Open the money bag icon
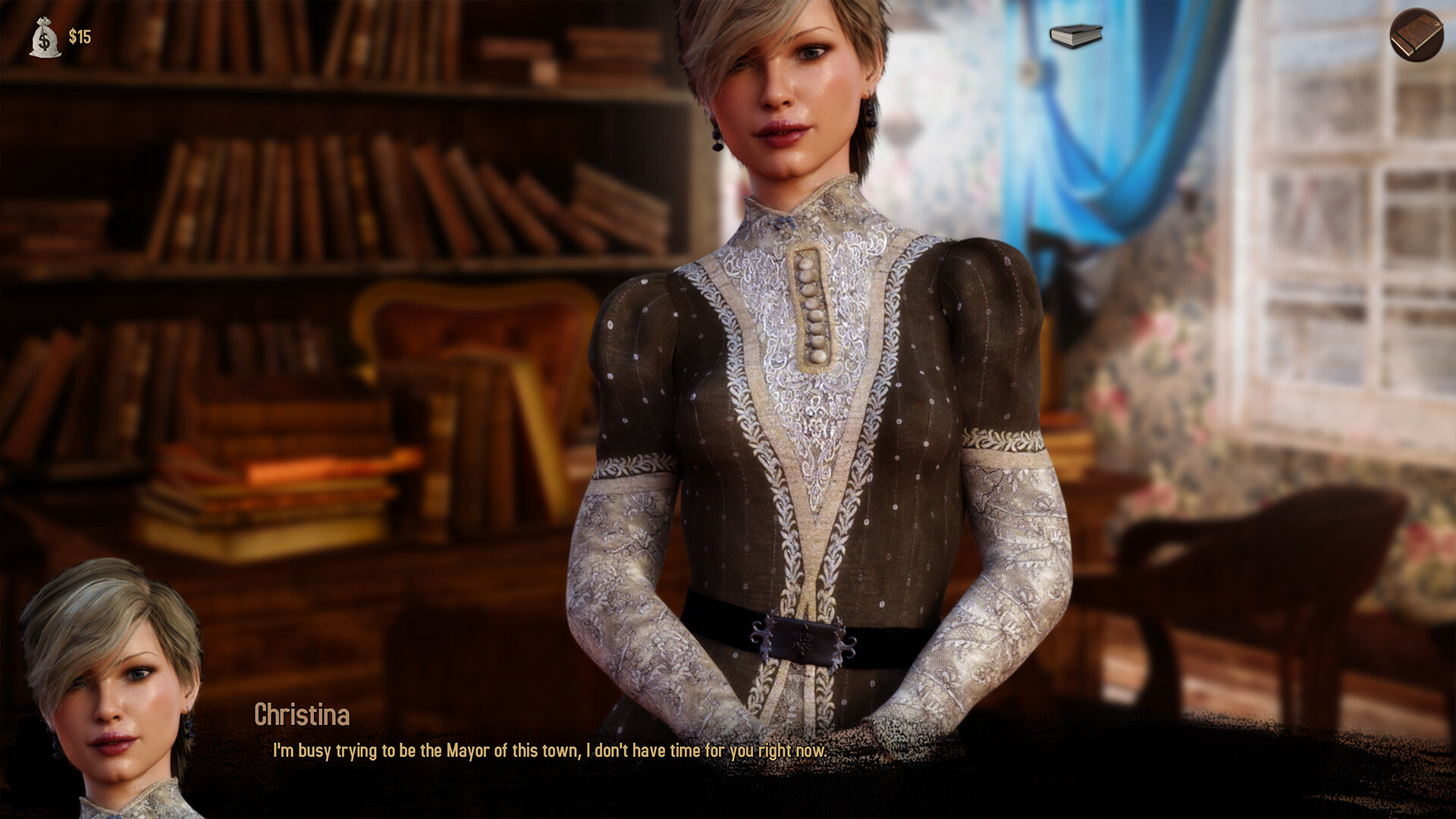Screen dimensions: 1456x819 pyautogui.click(x=45, y=37)
